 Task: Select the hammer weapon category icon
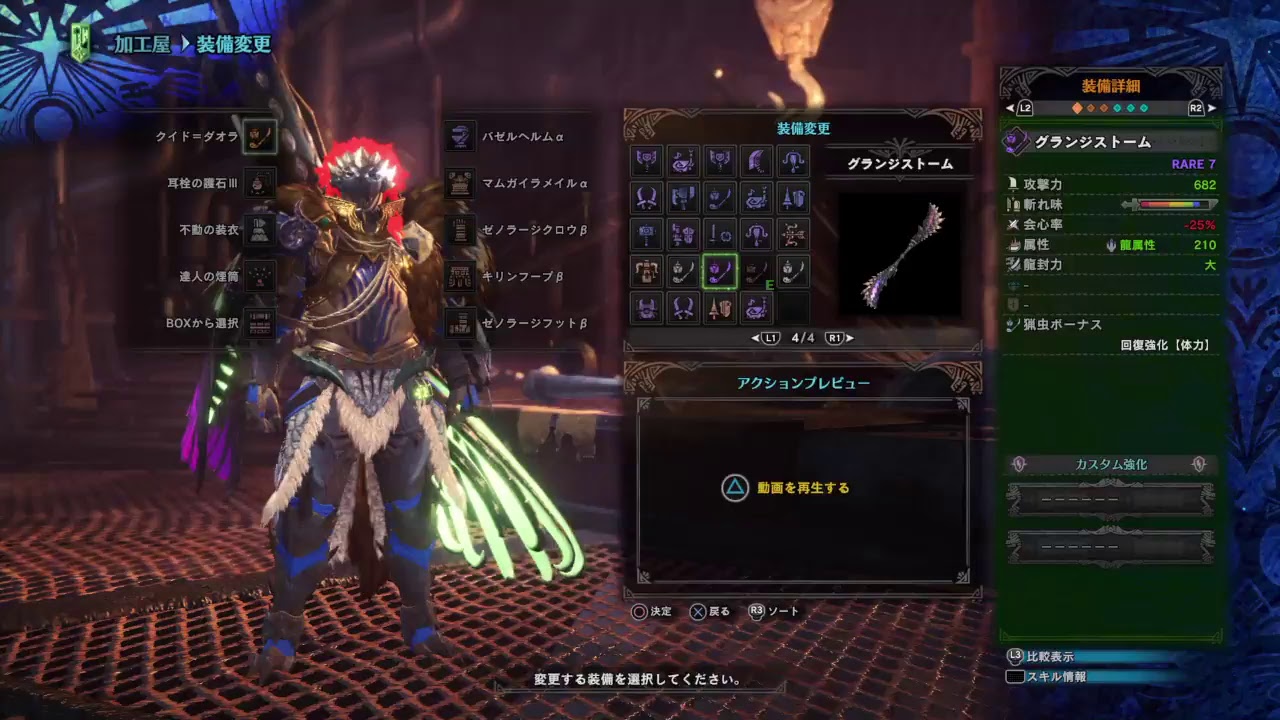(x=647, y=234)
